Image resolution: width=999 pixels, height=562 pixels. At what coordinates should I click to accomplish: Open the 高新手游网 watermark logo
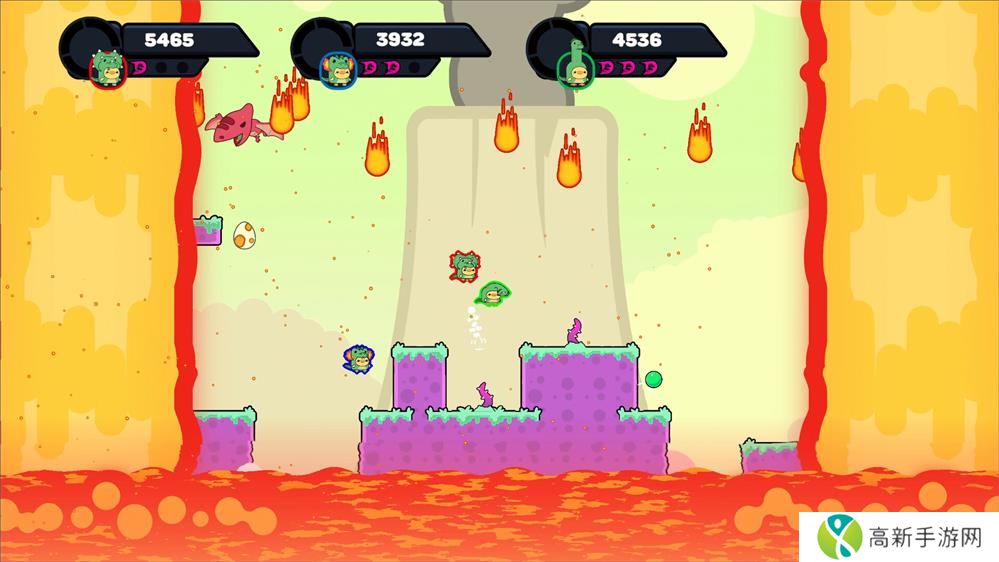click(x=838, y=534)
